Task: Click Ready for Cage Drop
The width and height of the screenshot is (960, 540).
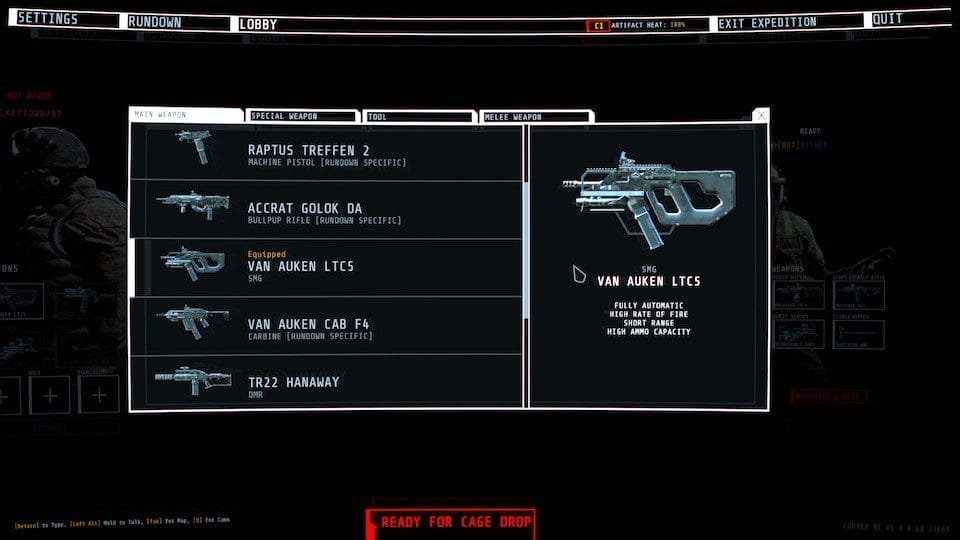Action: (x=450, y=522)
